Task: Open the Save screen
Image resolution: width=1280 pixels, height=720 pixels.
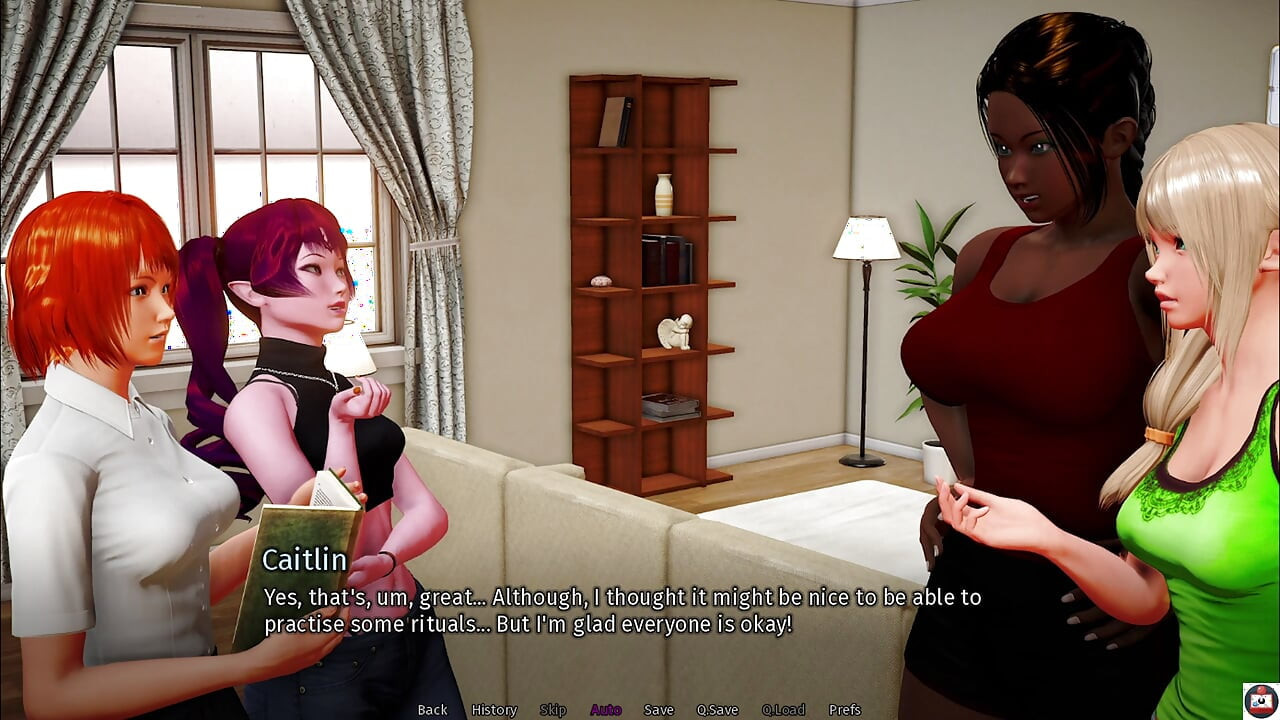Action: pos(659,709)
